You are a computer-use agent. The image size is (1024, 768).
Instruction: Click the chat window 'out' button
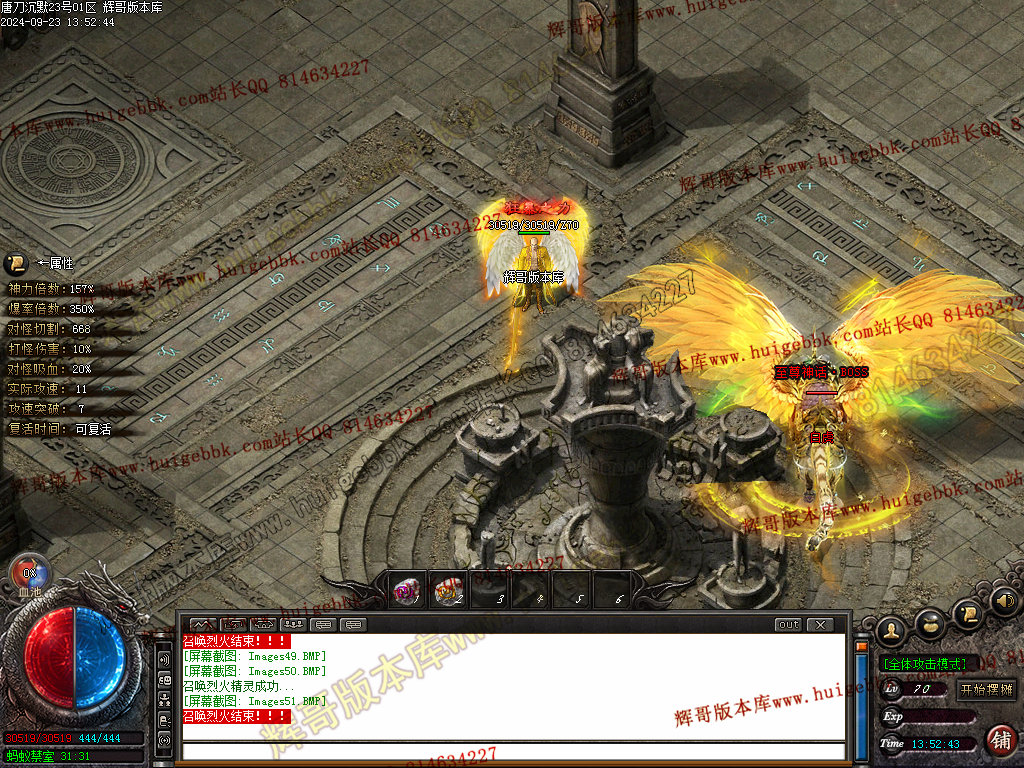tap(788, 625)
